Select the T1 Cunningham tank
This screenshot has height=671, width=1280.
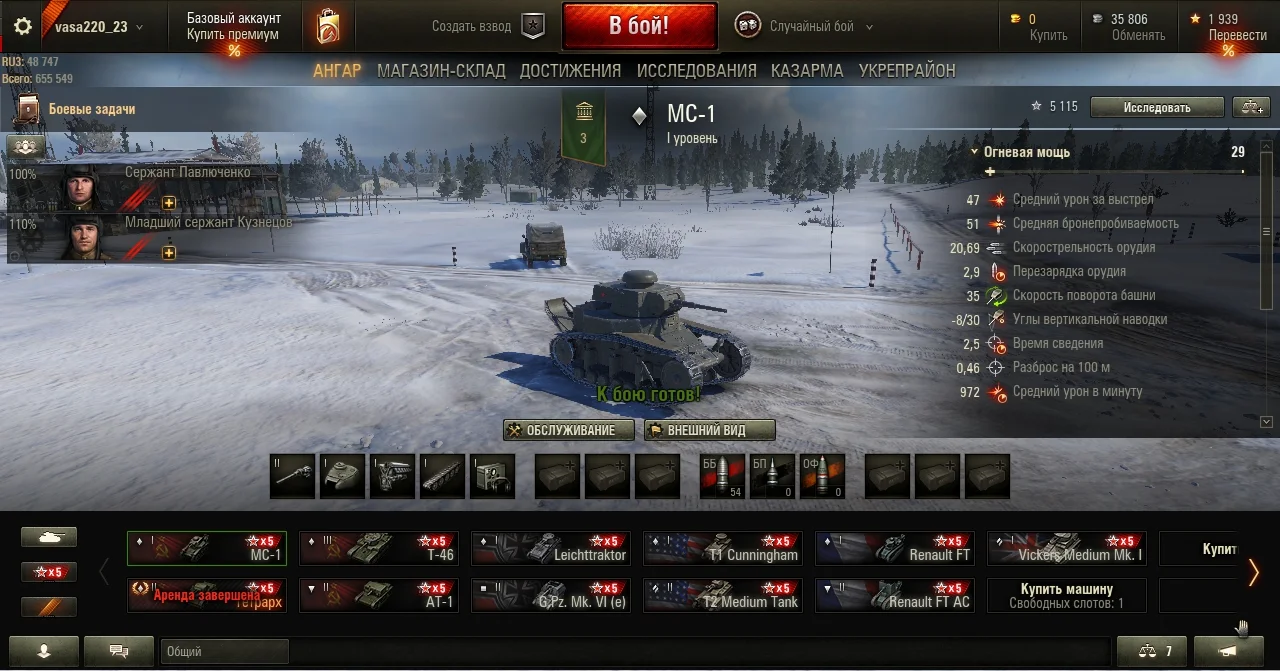click(x=723, y=548)
